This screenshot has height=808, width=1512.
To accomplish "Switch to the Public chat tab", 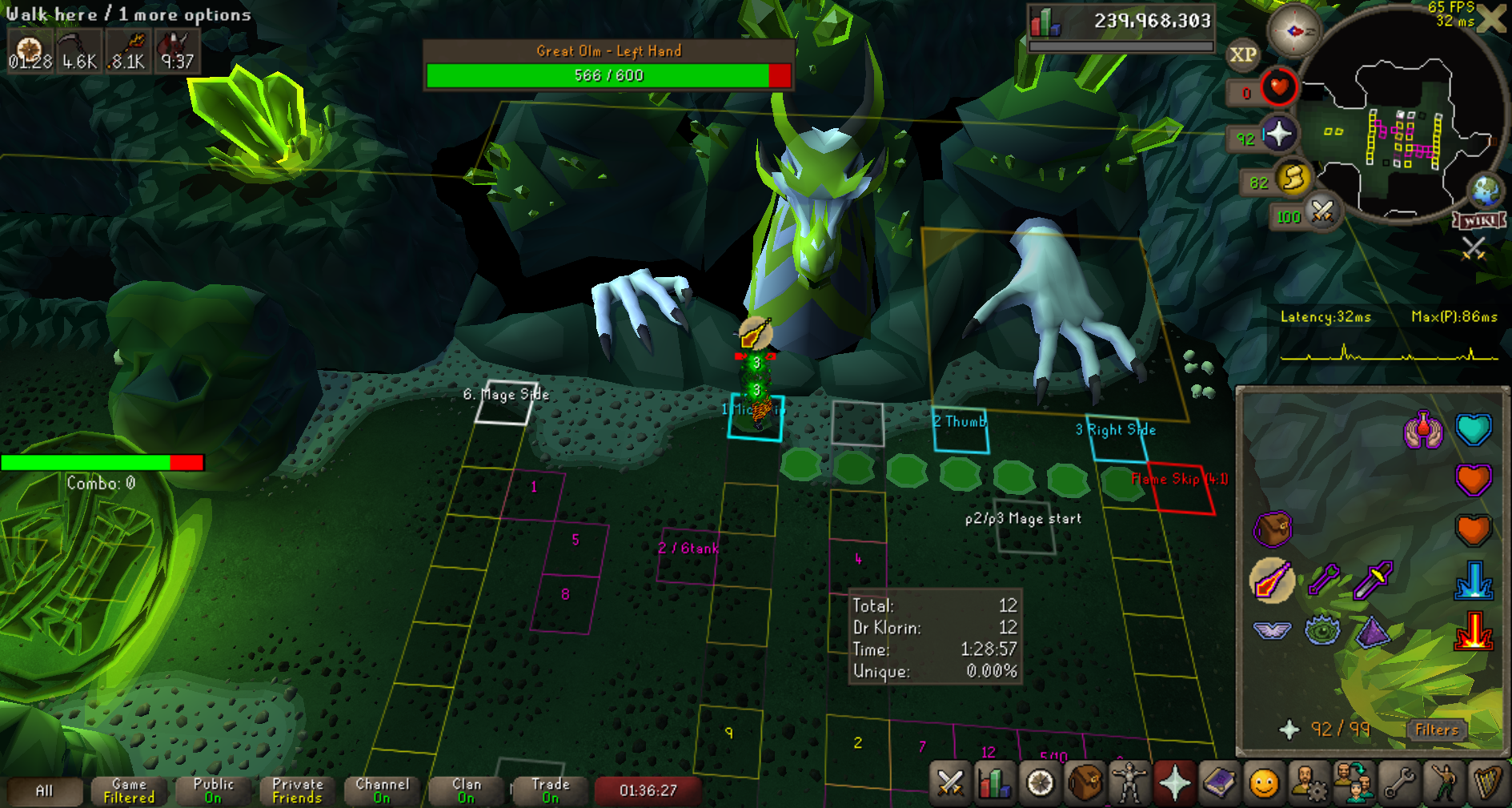I will pos(213,790).
